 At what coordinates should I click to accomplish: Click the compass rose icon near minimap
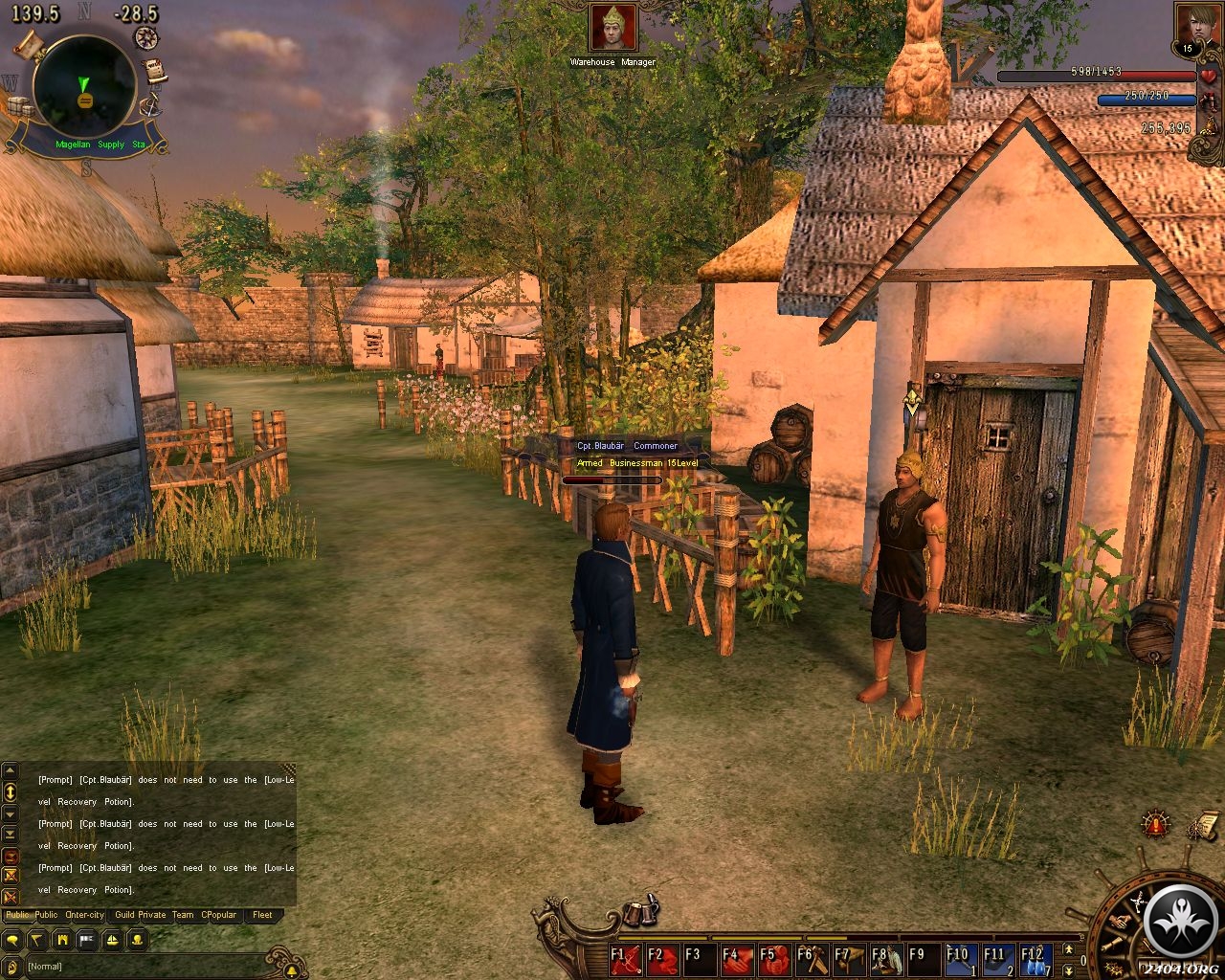(146, 37)
